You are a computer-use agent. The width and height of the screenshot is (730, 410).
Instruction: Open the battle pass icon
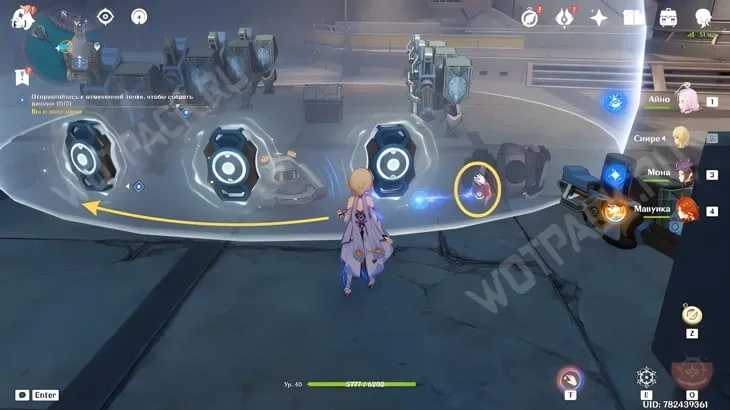(x=565, y=17)
